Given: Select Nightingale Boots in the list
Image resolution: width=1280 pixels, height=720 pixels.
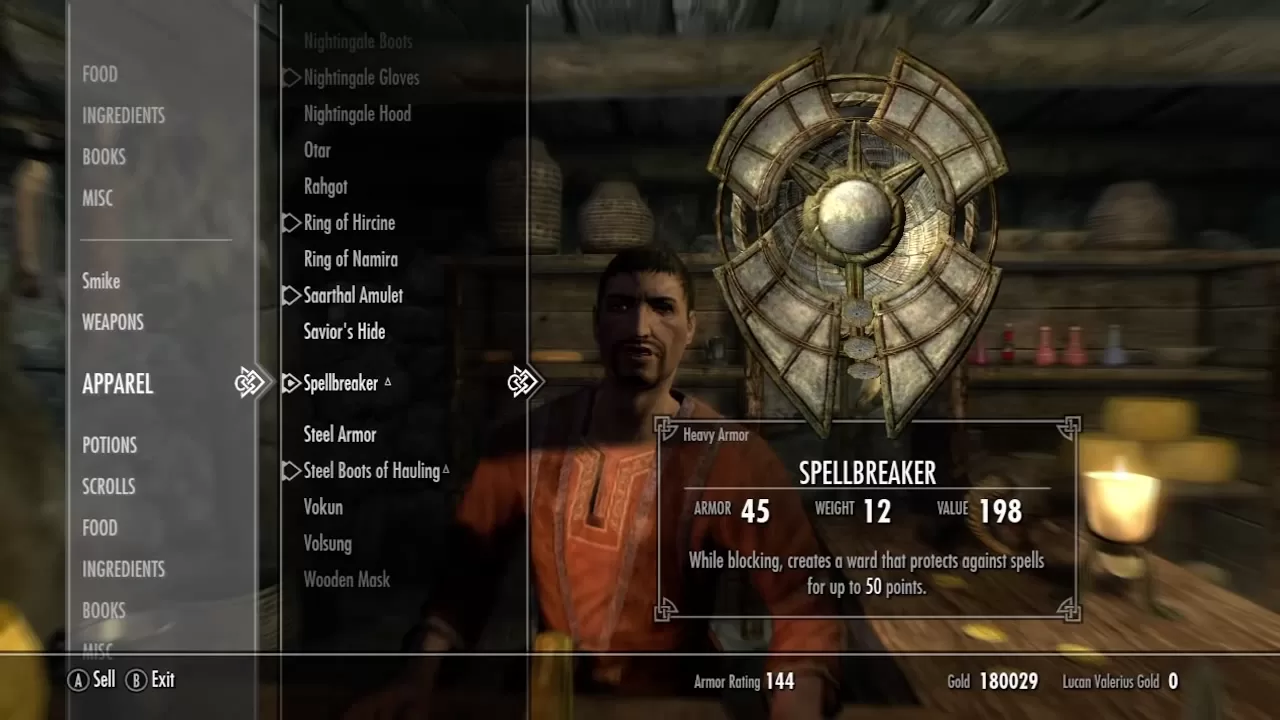Looking at the screenshot, I should click(x=358, y=42).
